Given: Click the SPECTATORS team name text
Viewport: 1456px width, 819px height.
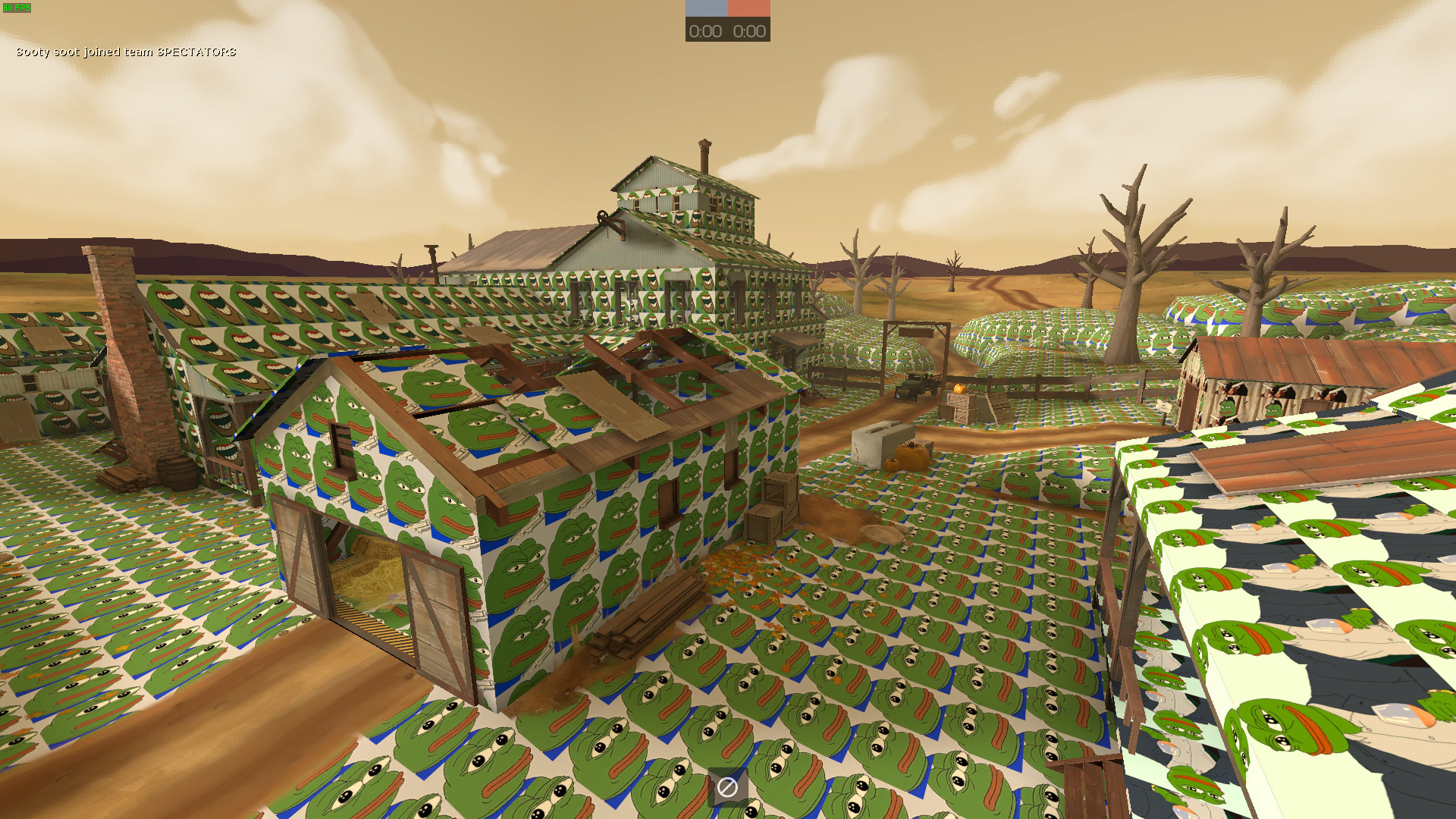Looking at the screenshot, I should pyautogui.click(x=197, y=52).
